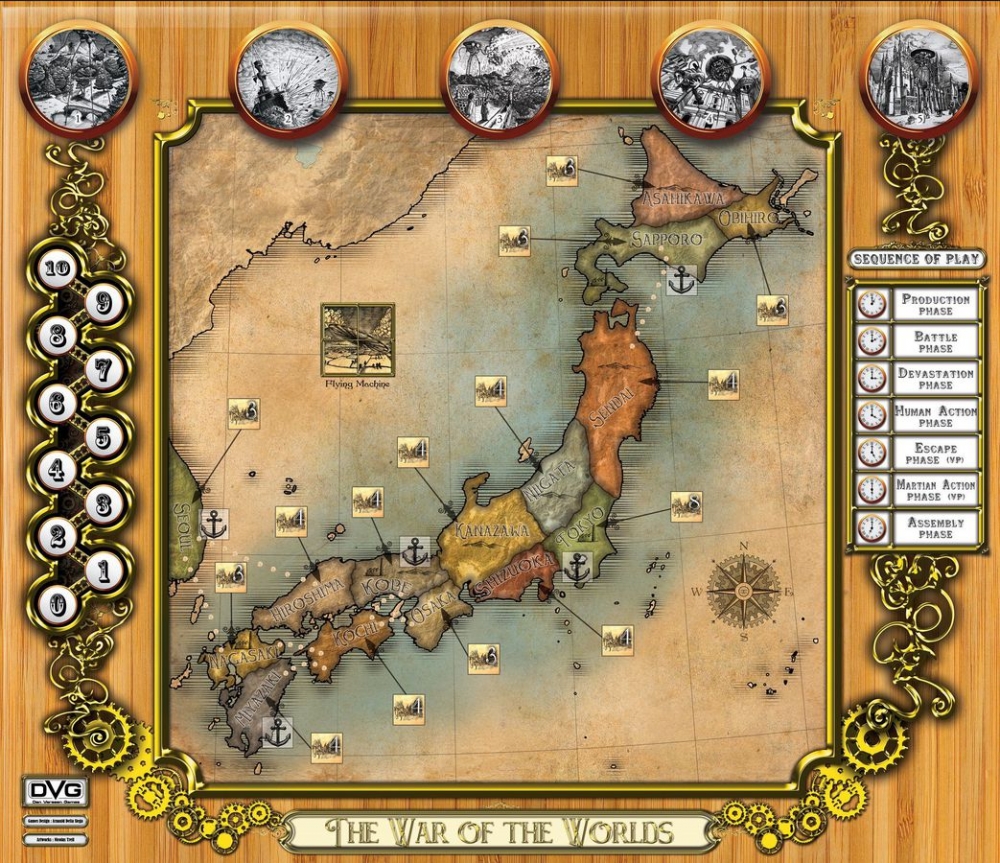Pick the Hiroshima region
This screenshot has width=1000, height=863.
pyautogui.click(x=313, y=592)
